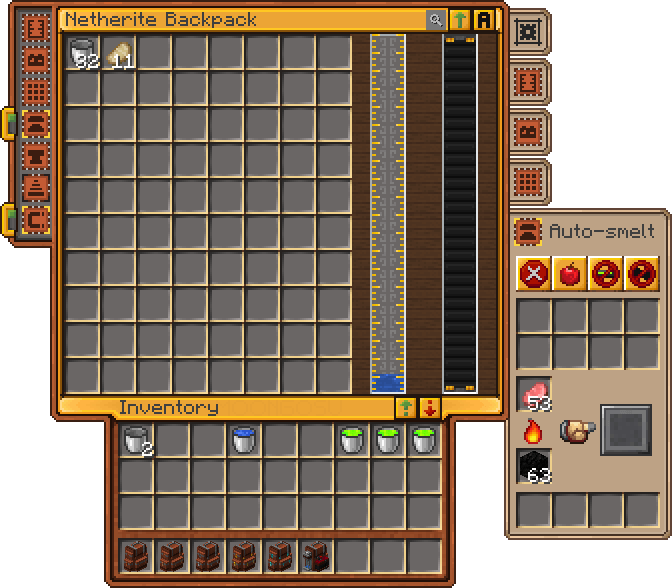Select the water bucket in inventory
The image size is (672, 588).
point(244,441)
